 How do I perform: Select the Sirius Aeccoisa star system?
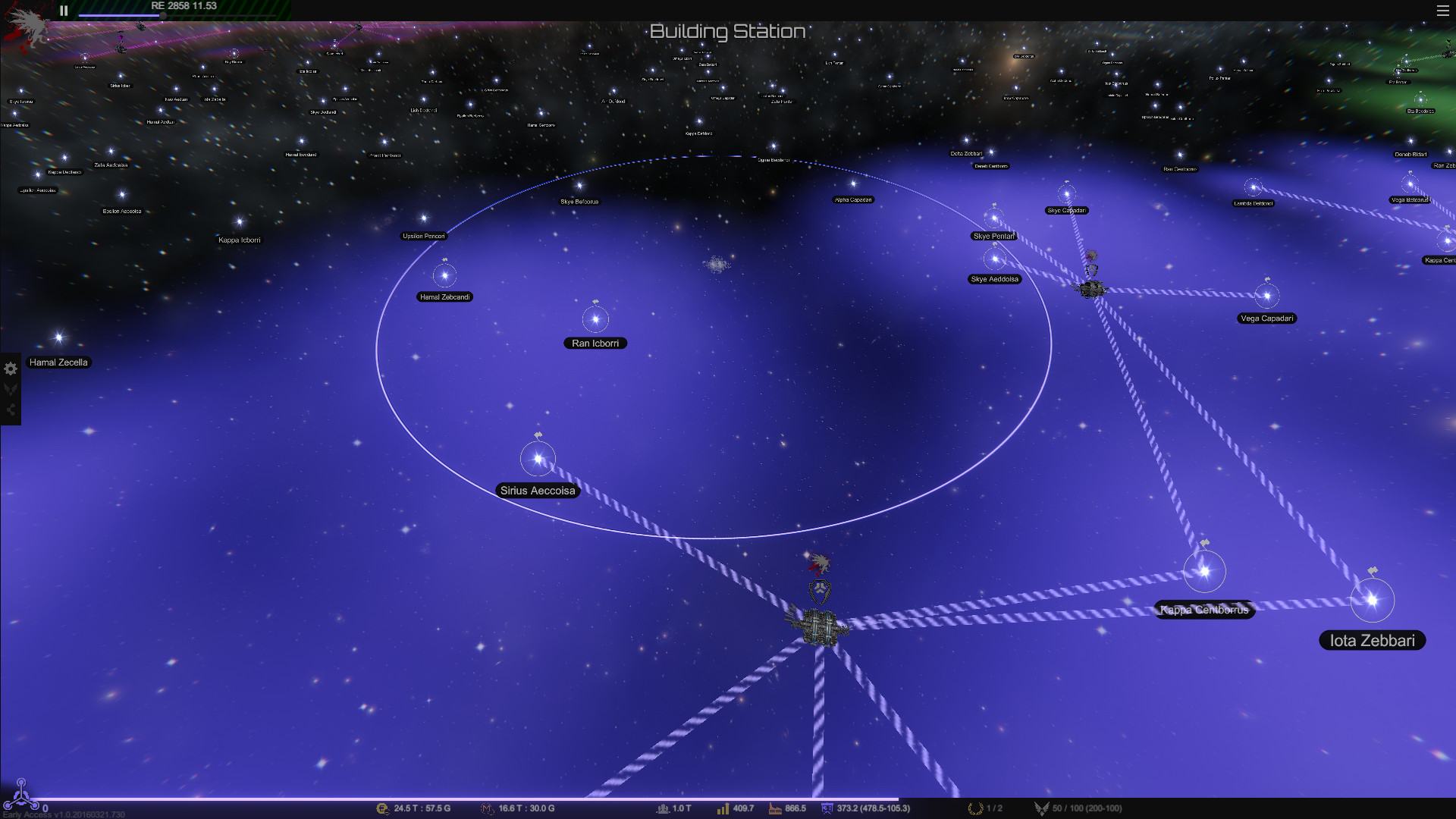[x=538, y=459]
